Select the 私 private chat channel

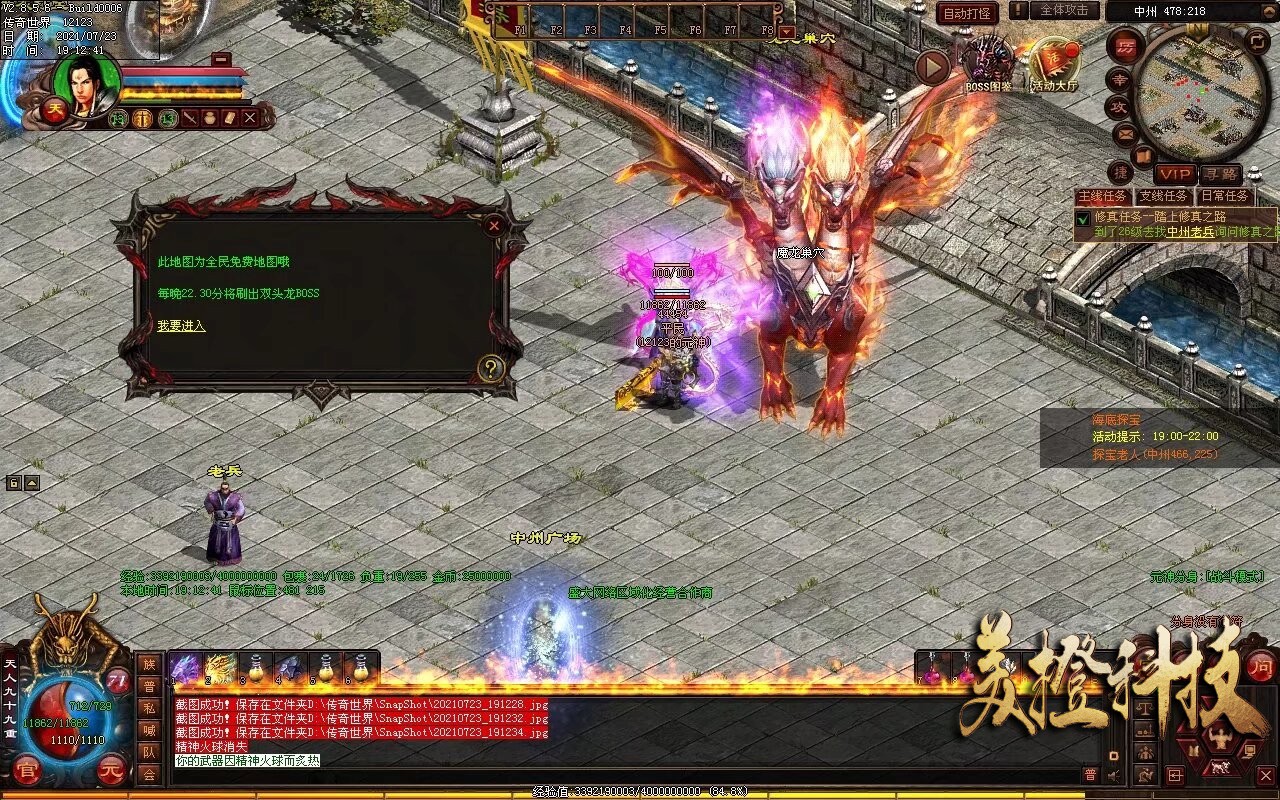[x=148, y=709]
